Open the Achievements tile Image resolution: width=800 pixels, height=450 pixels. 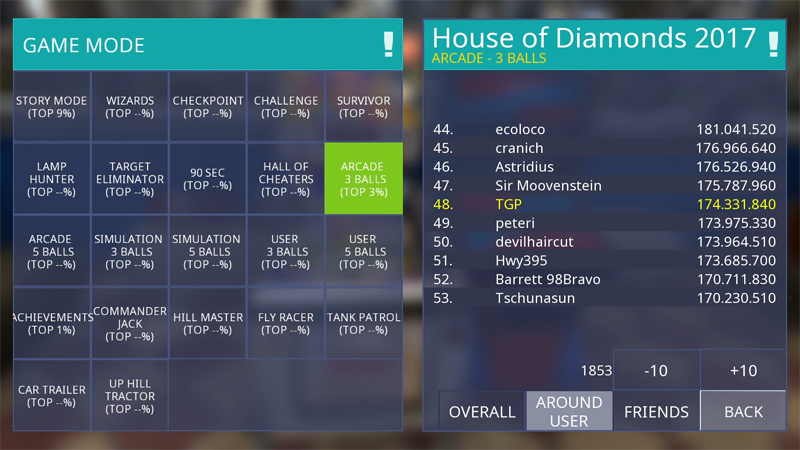click(x=52, y=323)
